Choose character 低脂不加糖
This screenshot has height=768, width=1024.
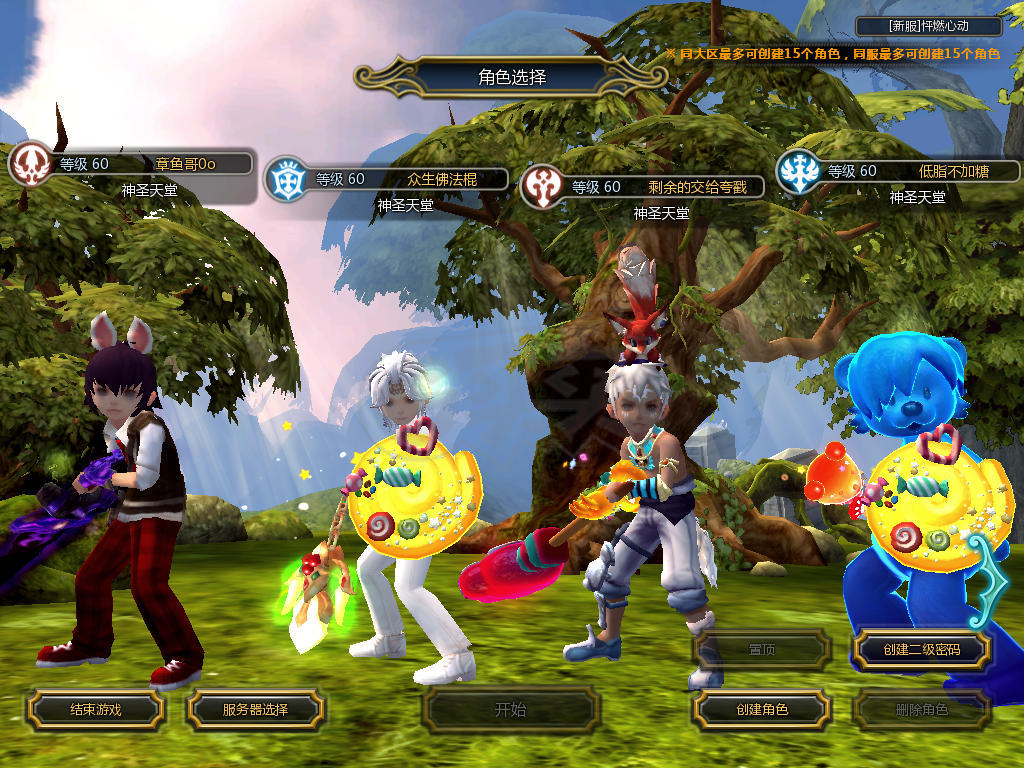(x=898, y=172)
